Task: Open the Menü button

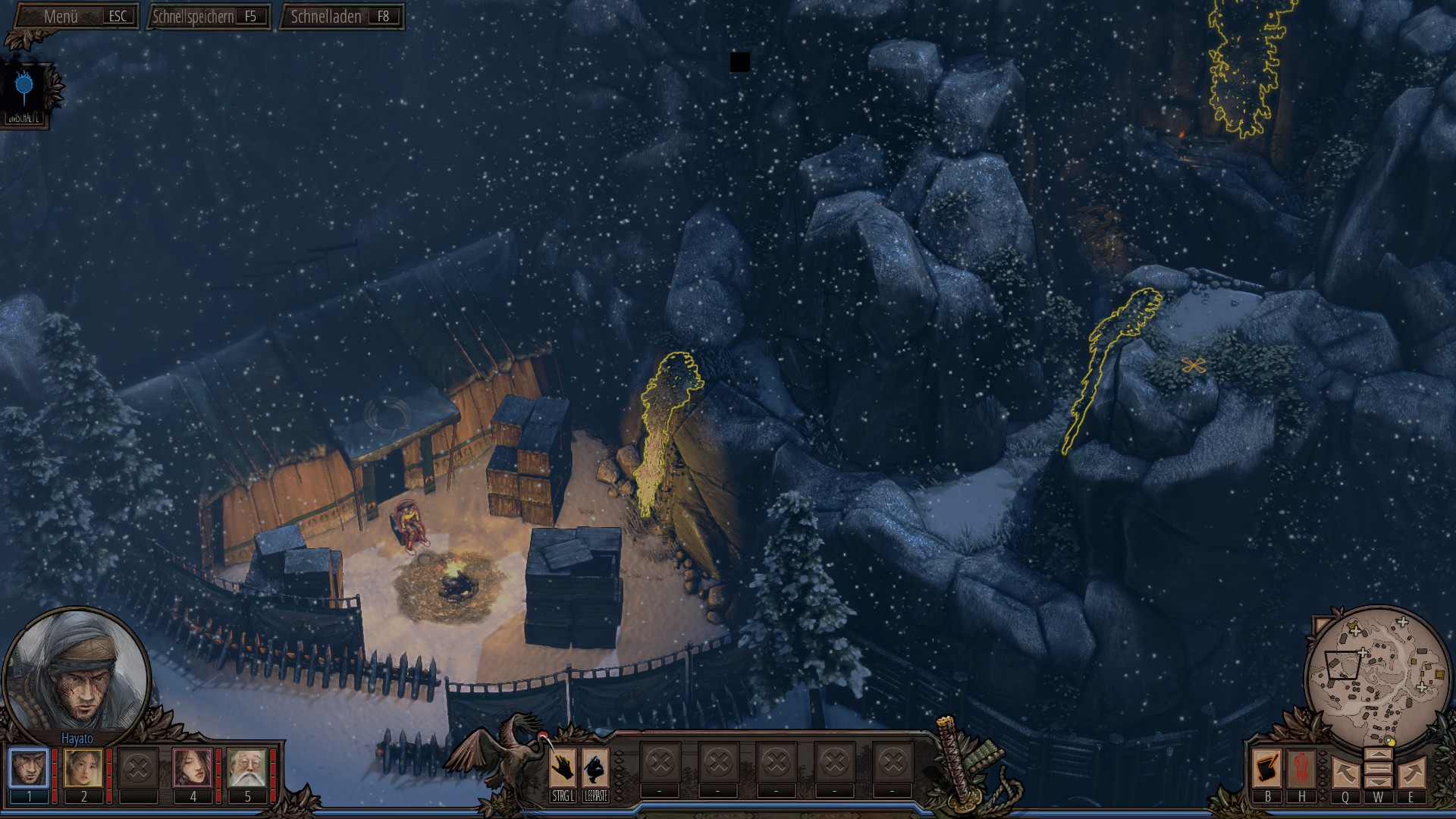Action: click(76, 17)
